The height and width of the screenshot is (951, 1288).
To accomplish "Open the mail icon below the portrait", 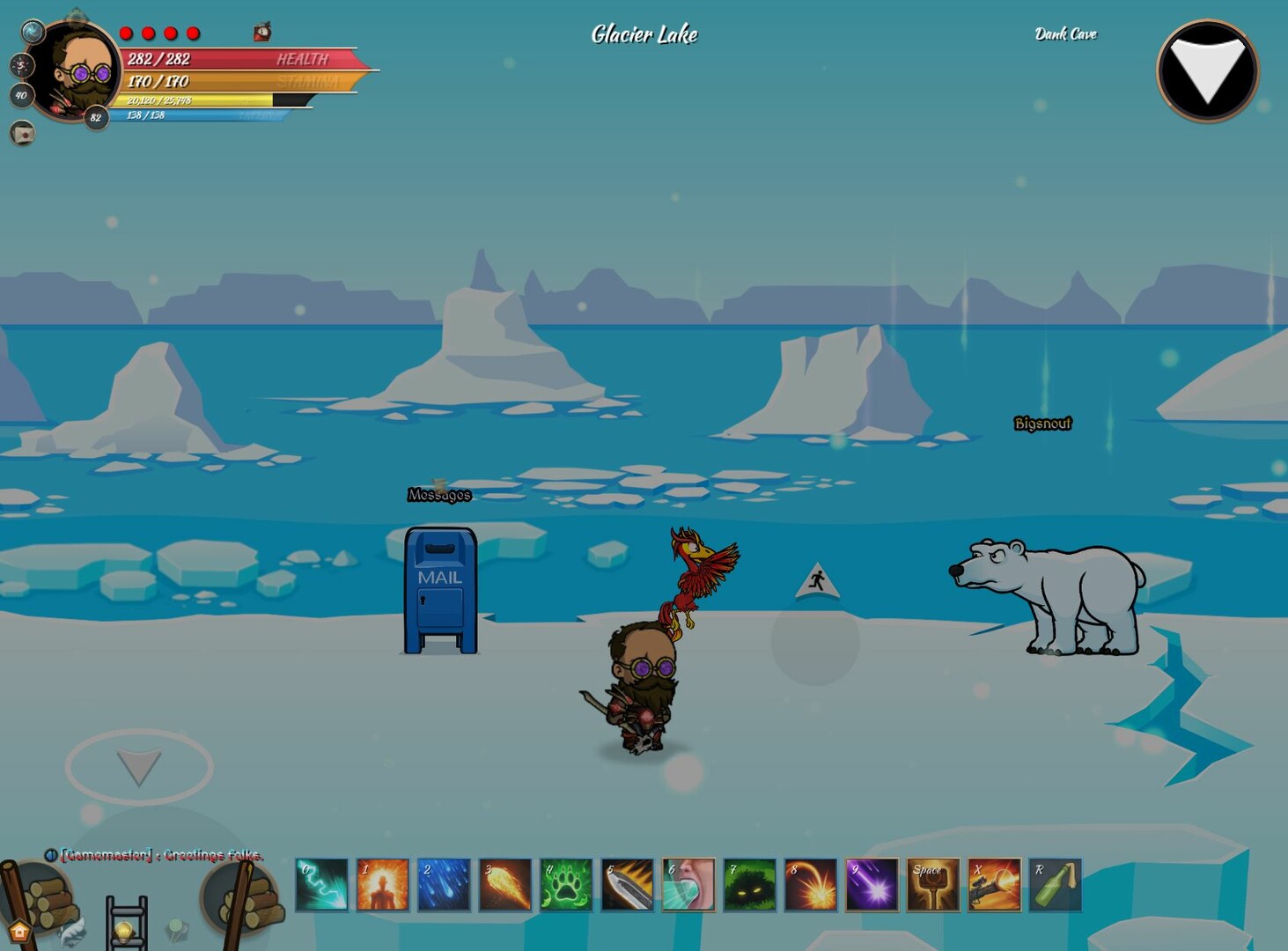I will click(x=20, y=132).
